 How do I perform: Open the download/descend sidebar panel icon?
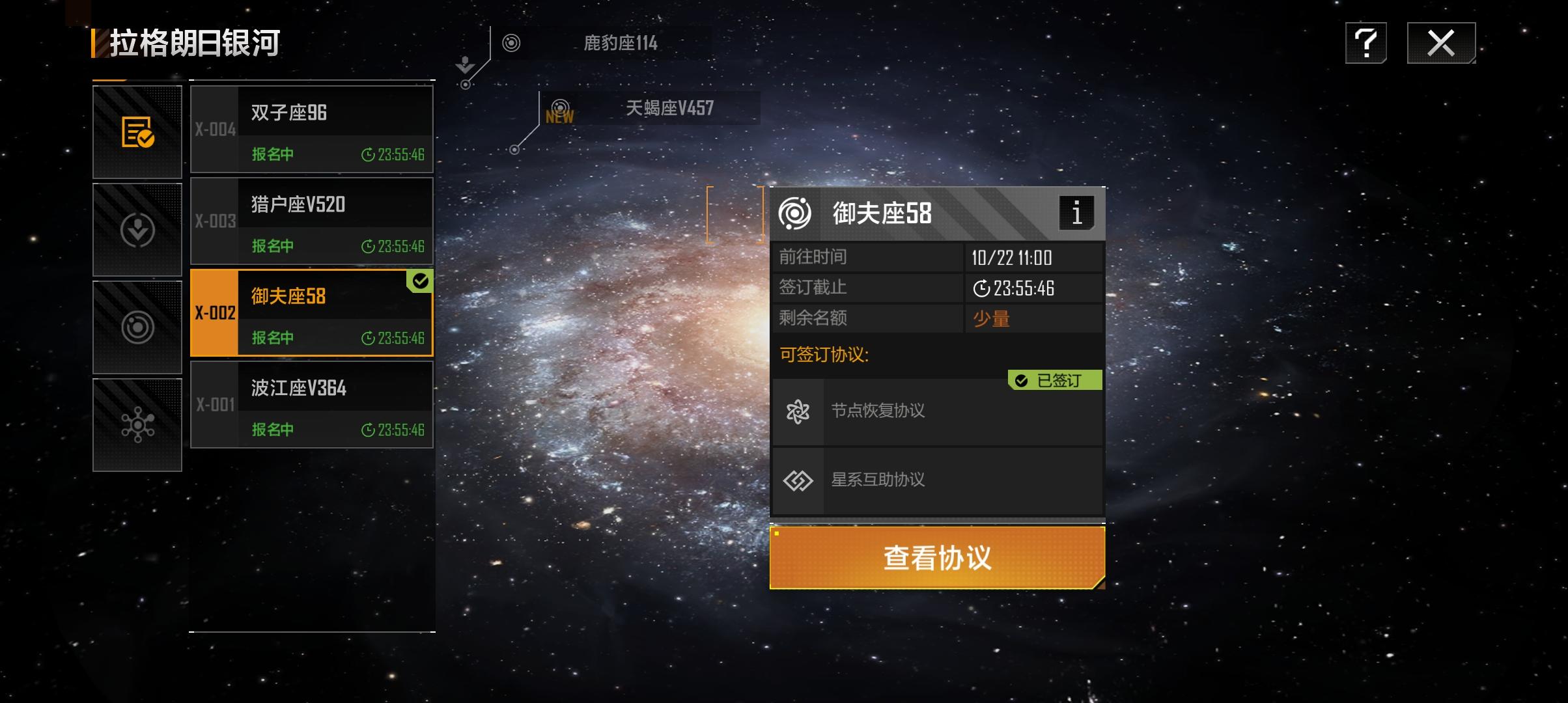137,229
